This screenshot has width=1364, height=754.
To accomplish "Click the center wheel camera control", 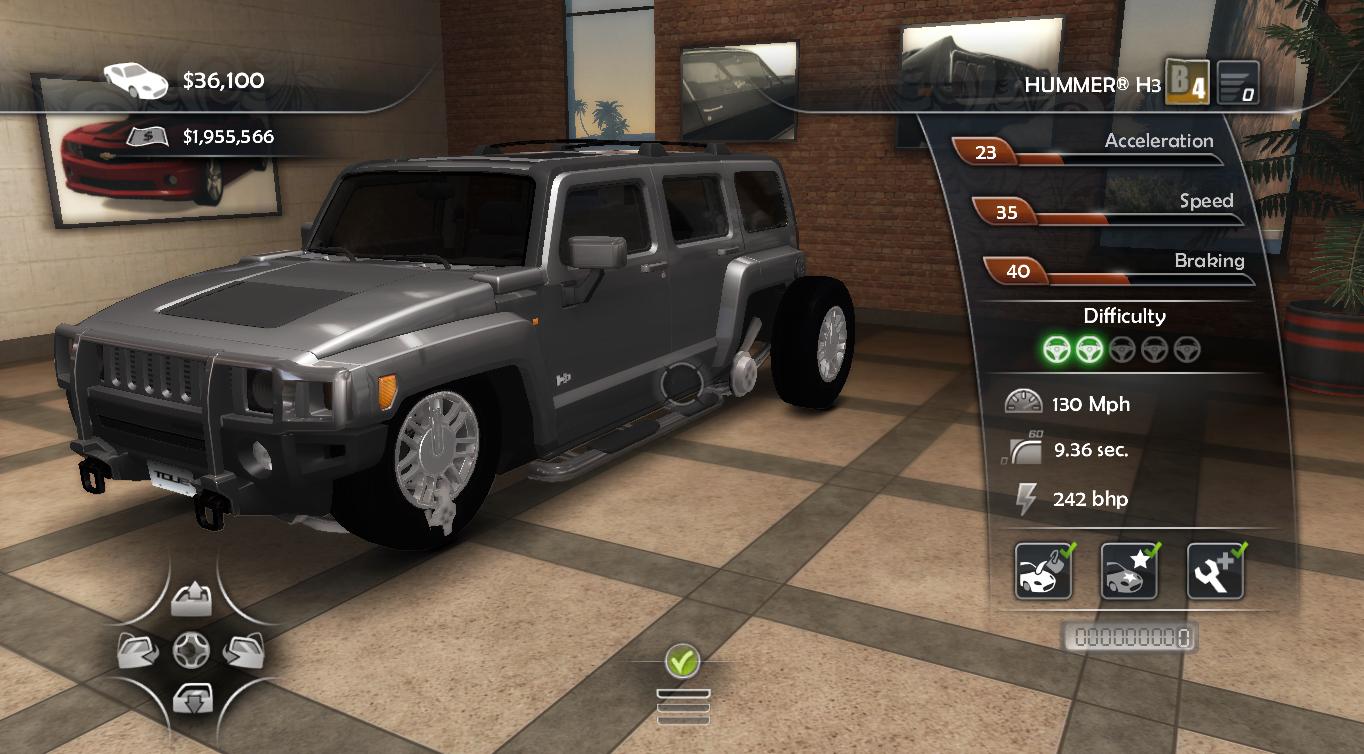I will 191,651.
